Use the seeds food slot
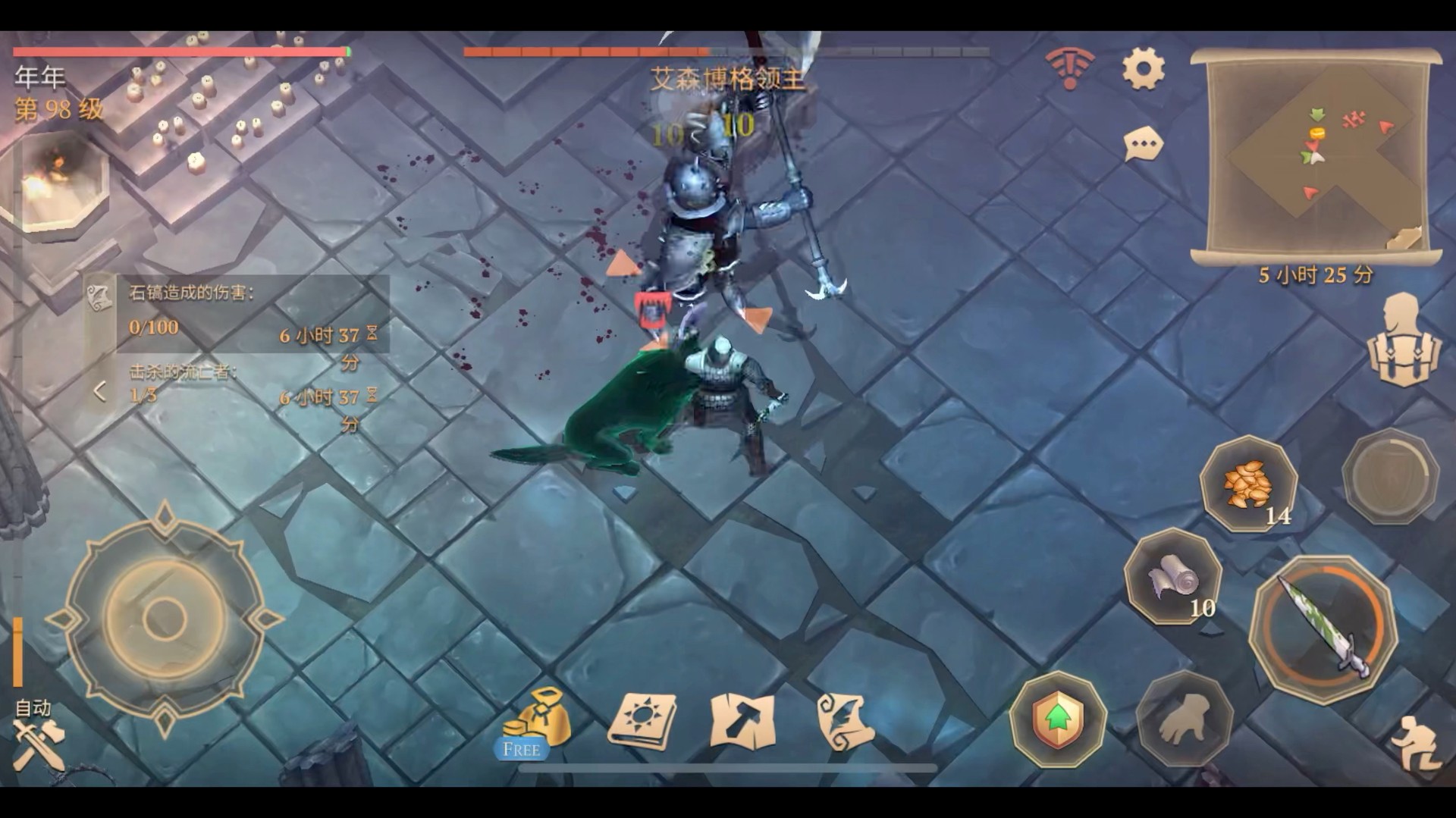1456x818 pixels. pos(1248,484)
